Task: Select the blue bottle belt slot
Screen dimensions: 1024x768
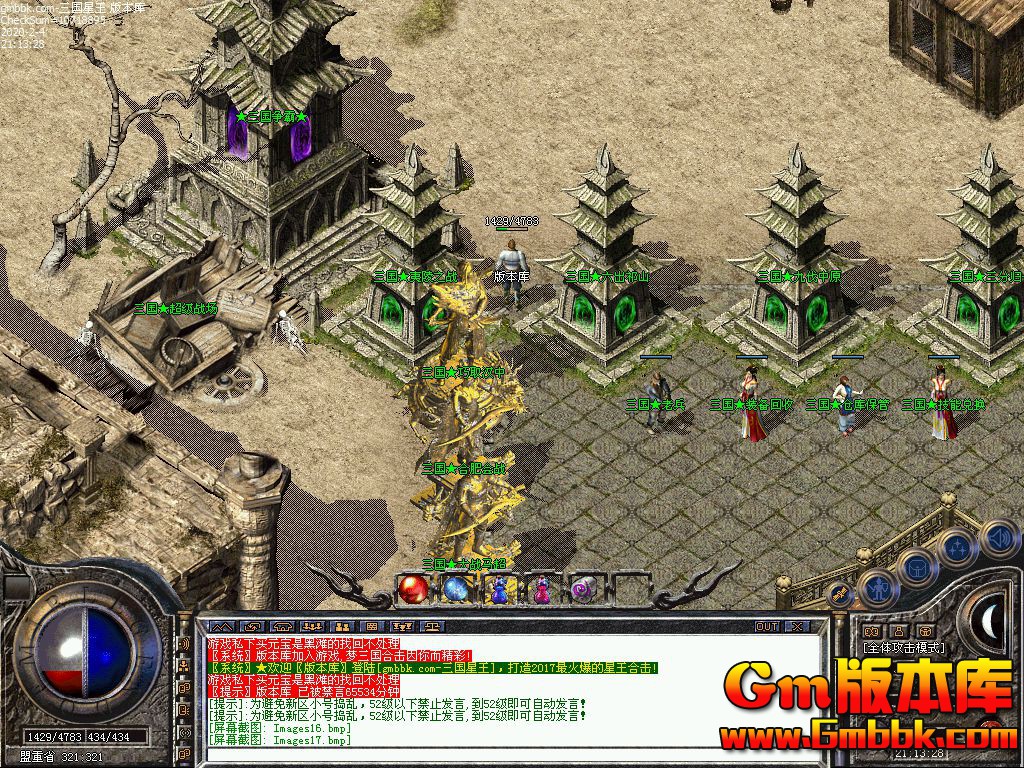Action: tap(499, 590)
